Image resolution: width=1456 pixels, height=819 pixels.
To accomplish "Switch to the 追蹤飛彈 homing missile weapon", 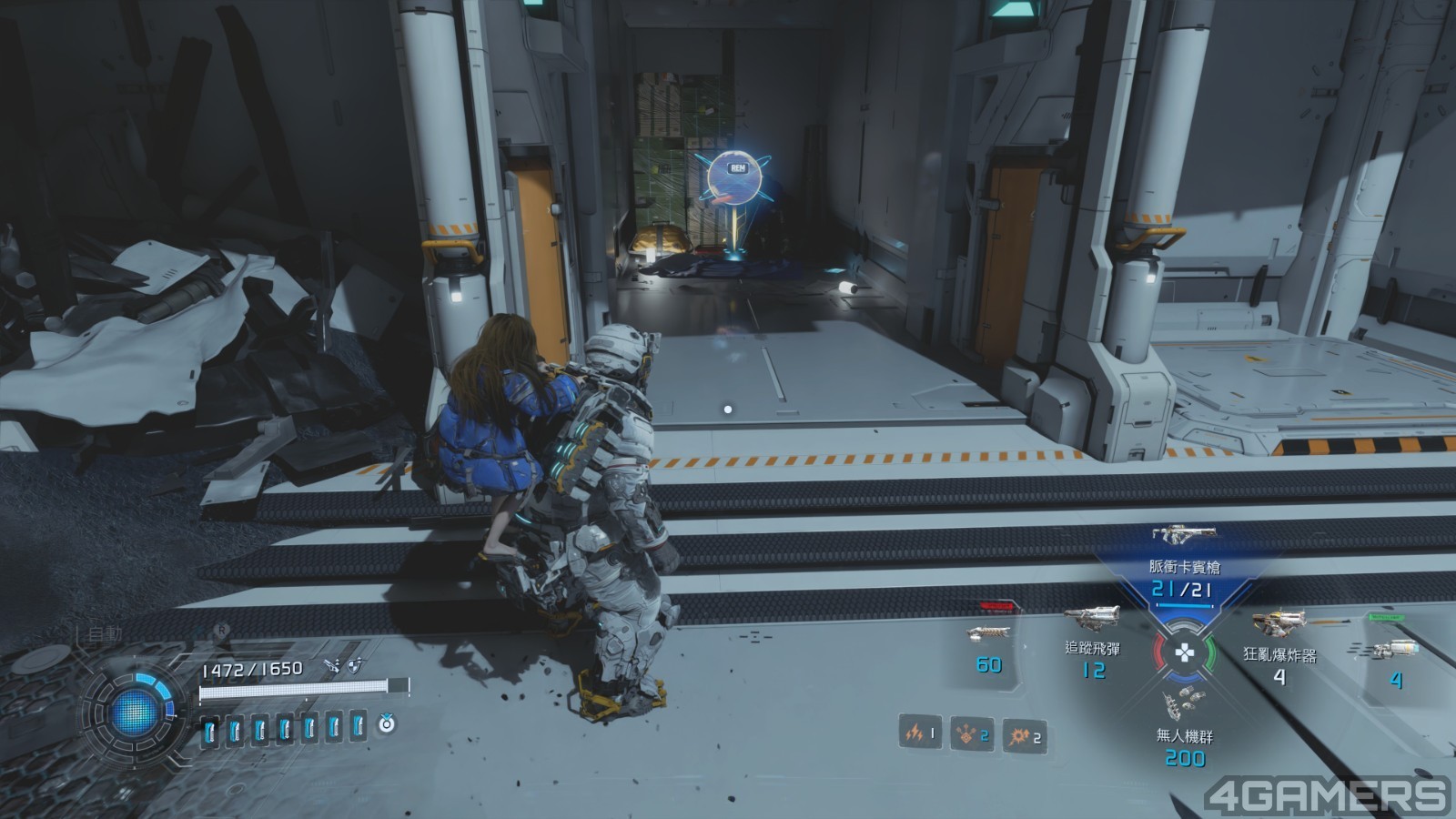I will 1092,621.
